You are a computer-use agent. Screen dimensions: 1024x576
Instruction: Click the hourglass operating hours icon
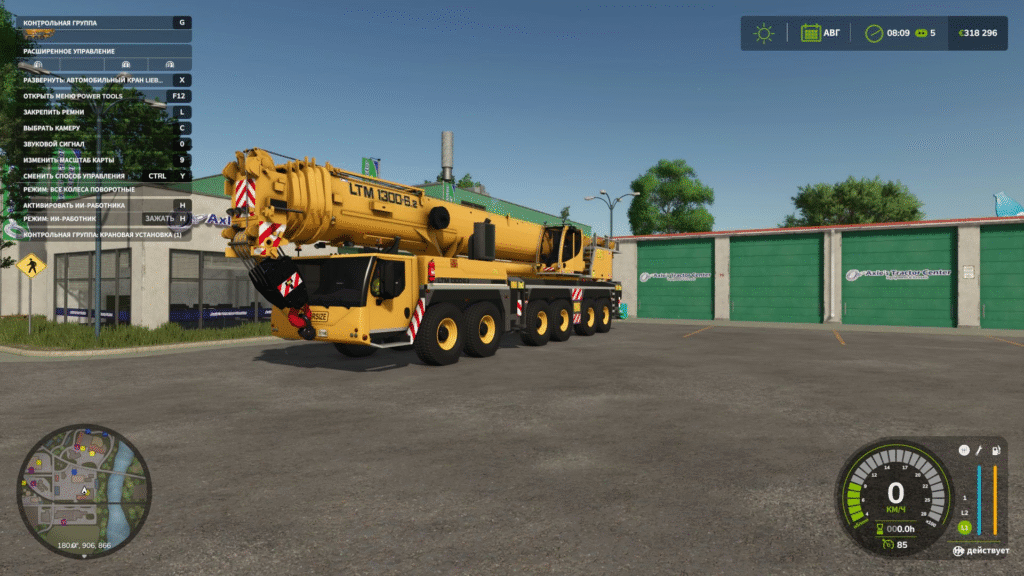(x=880, y=529)
